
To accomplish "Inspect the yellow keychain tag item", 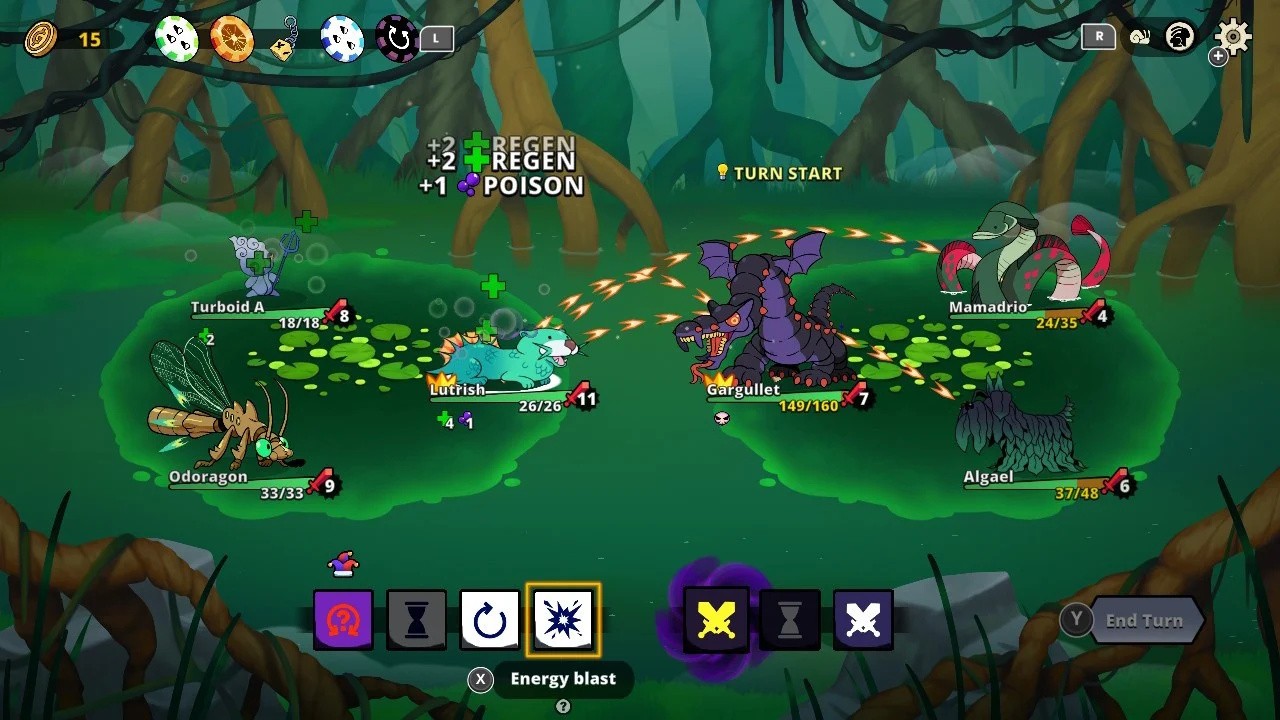I will [x=287, y=40].
